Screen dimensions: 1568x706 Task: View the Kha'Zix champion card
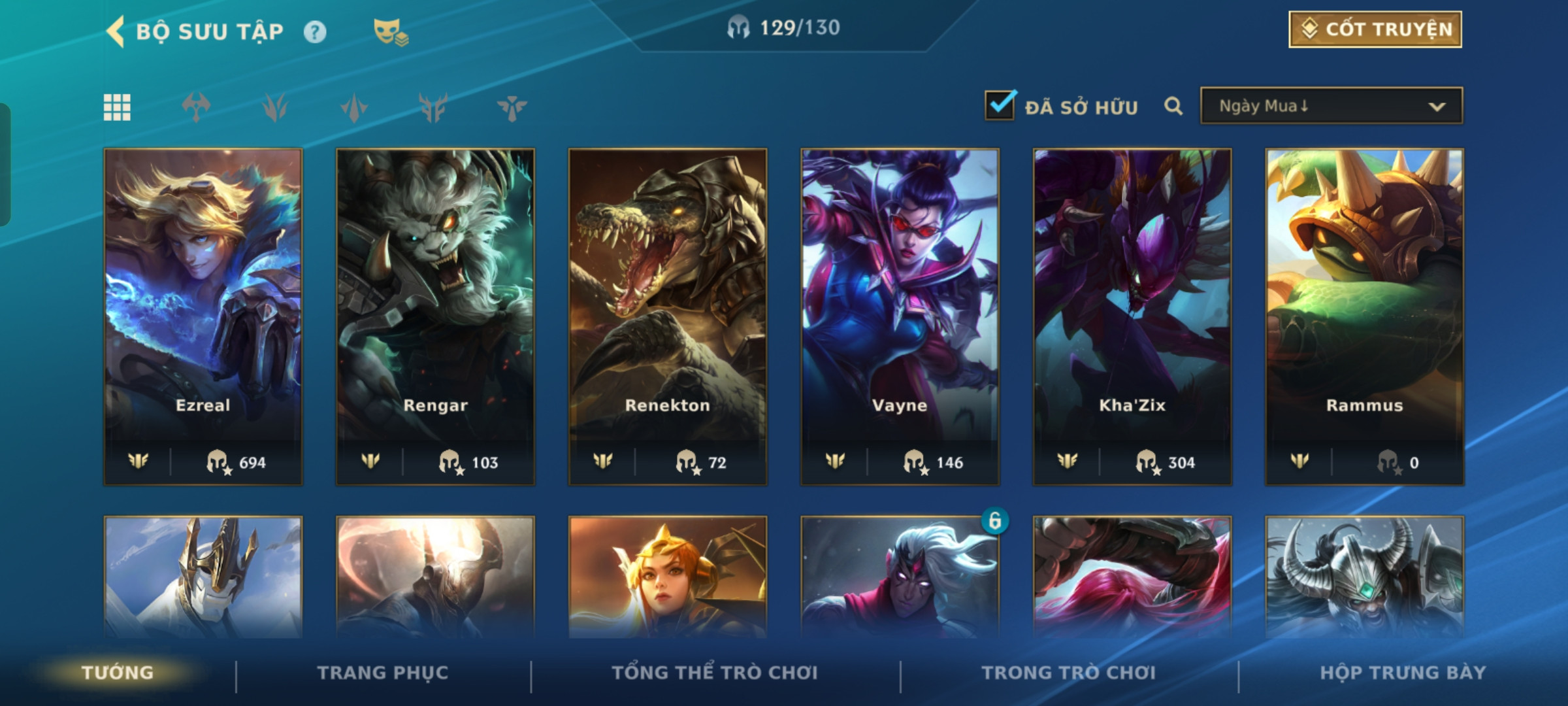click(x=1132, y=316)
